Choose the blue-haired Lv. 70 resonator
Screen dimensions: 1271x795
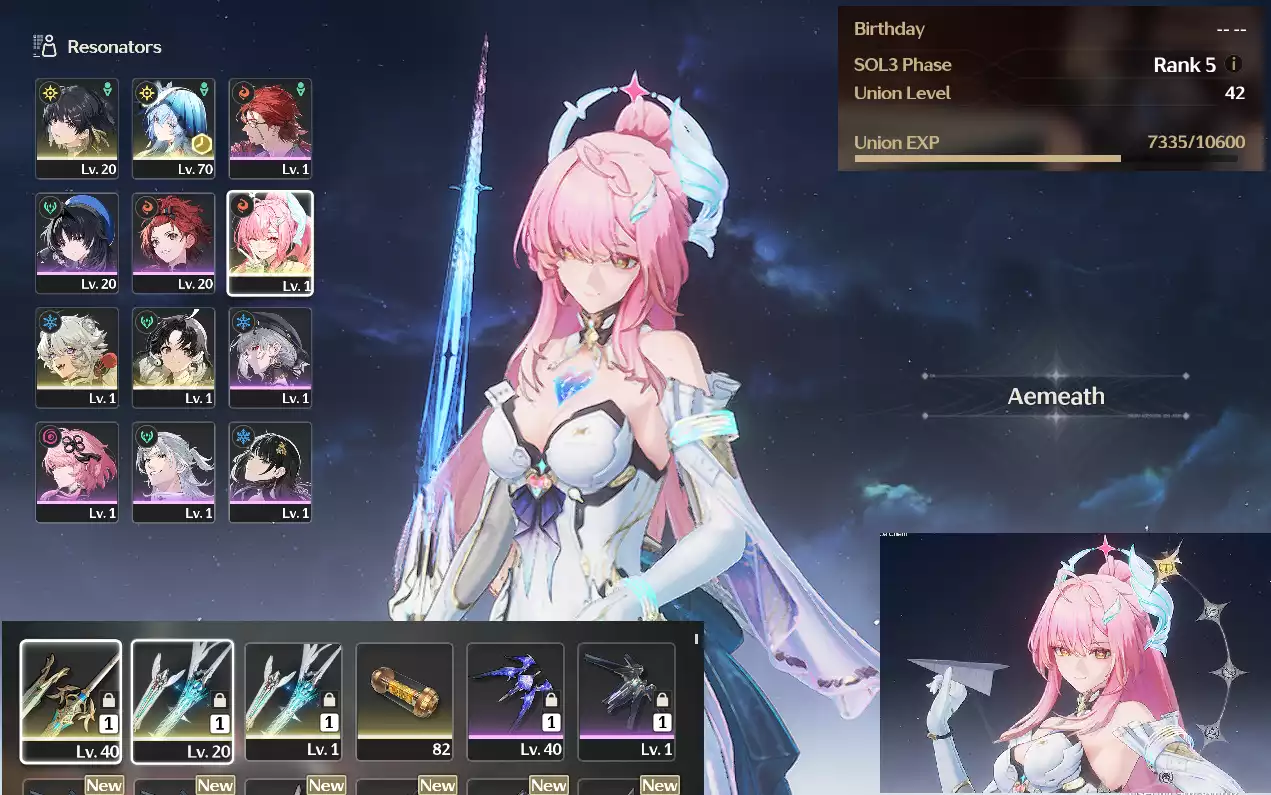click(173, 128)
